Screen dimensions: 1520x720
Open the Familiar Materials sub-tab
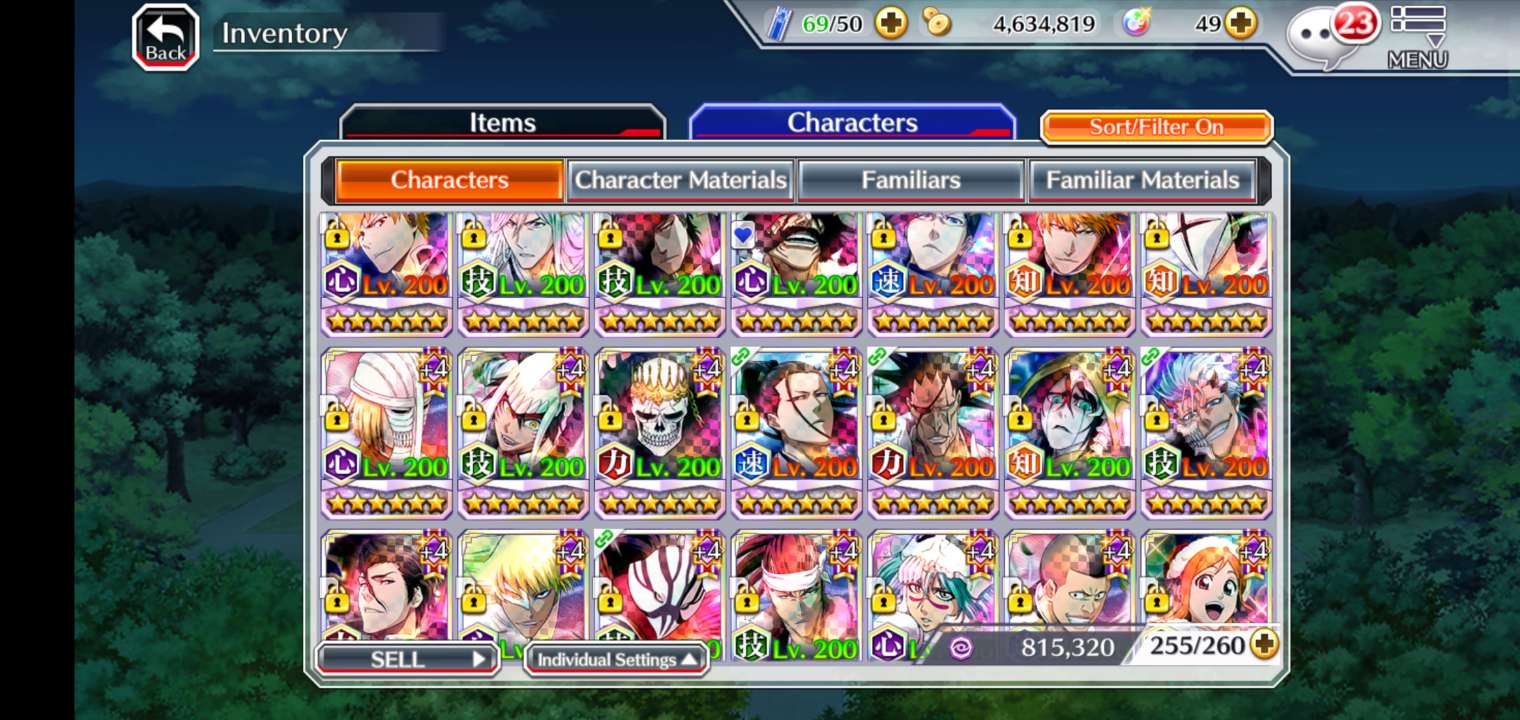pyautogui.click(x=1142, y=180)
